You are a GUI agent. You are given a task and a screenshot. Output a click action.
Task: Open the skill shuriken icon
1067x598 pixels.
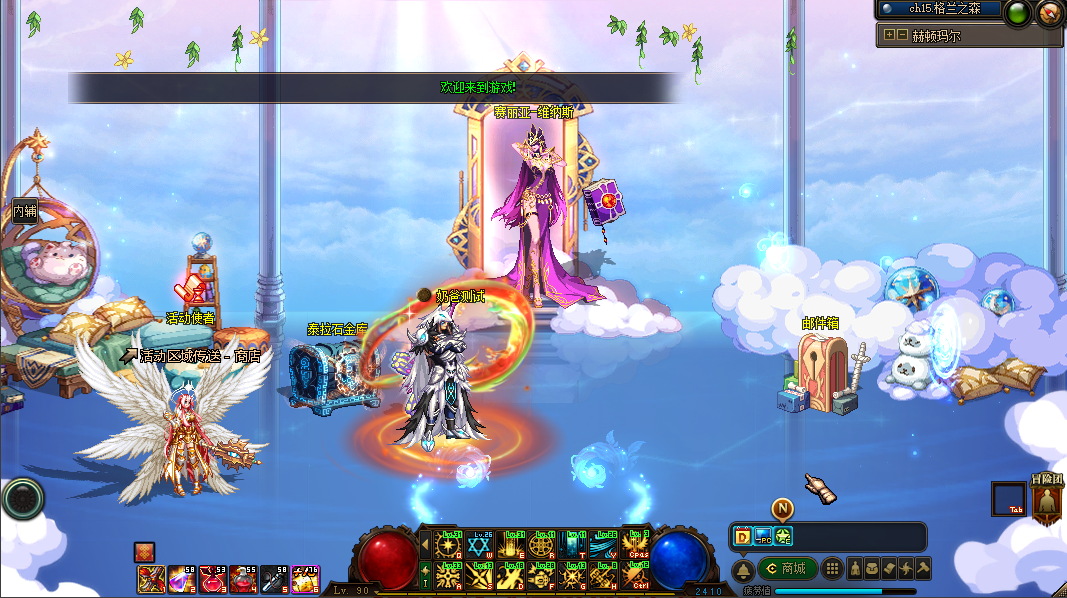point(907,569)
